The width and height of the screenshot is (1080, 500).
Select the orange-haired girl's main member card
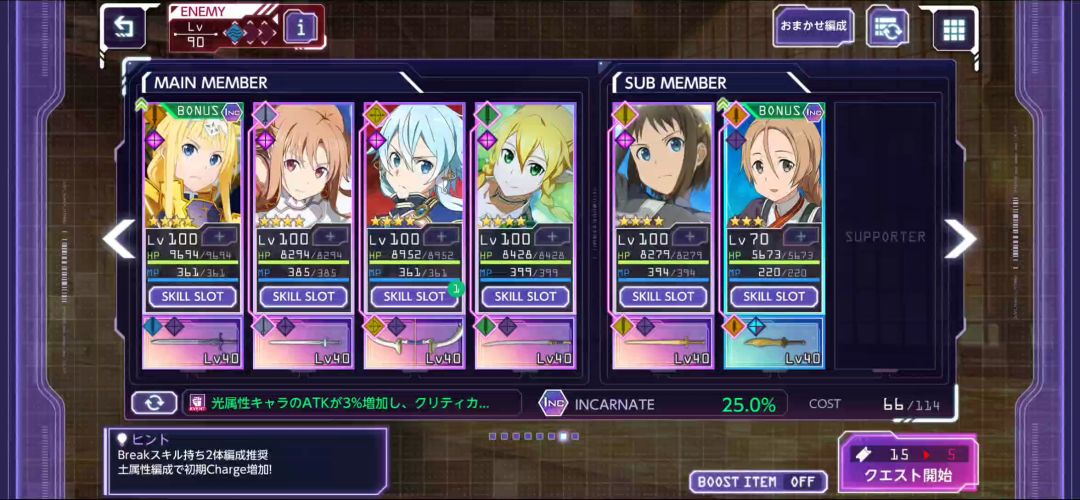tap(303, 165)
